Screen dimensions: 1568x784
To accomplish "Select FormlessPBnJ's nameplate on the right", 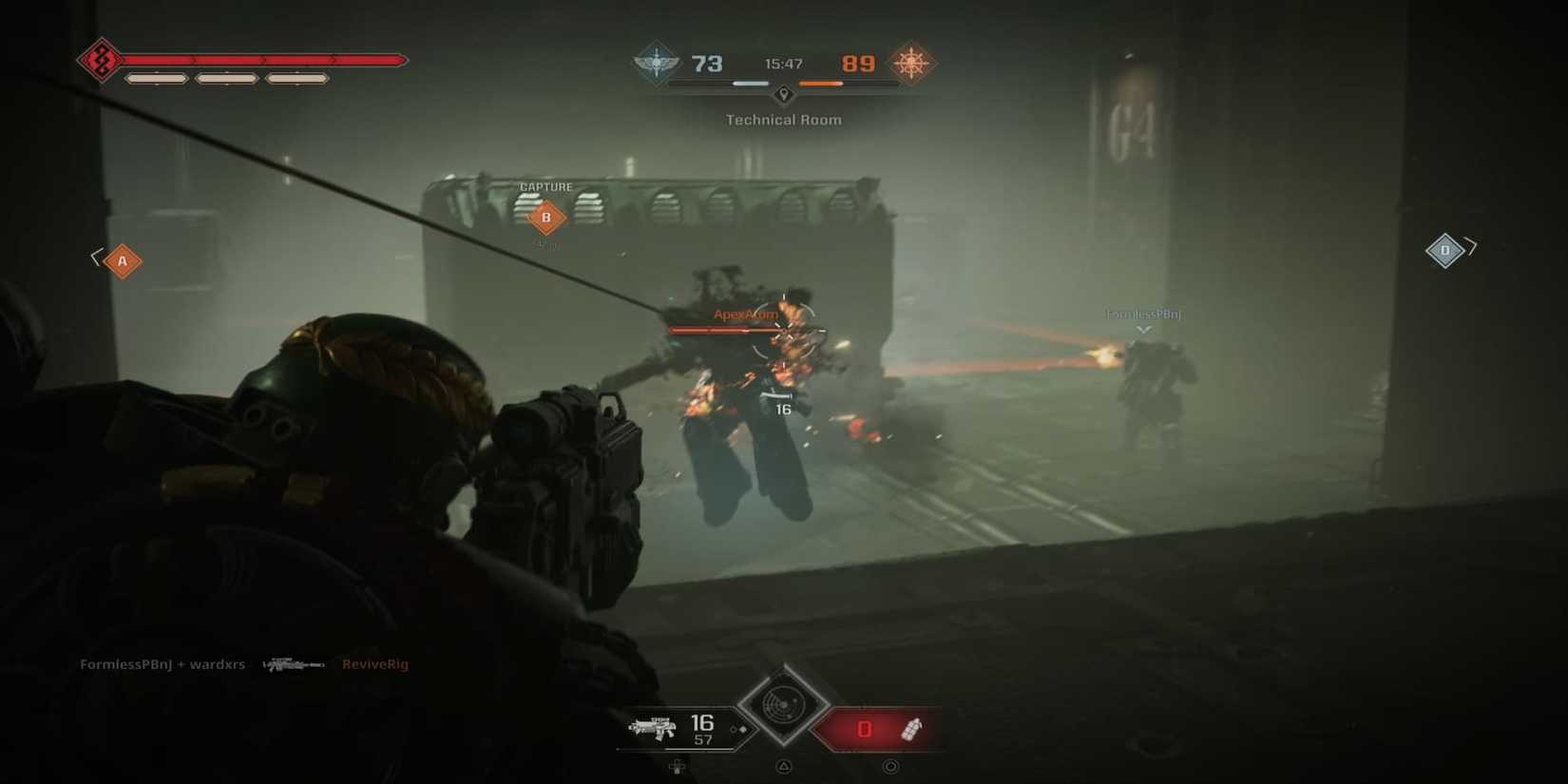I will pos(1142,313).
